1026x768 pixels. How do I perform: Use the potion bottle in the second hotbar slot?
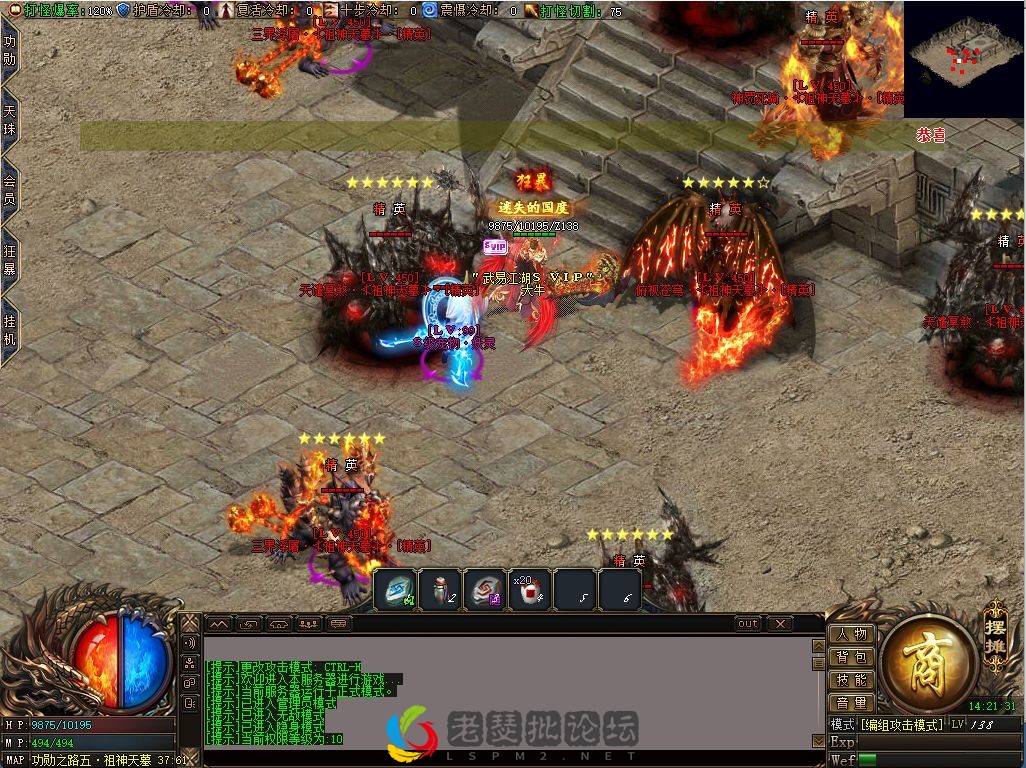point(441,590)
